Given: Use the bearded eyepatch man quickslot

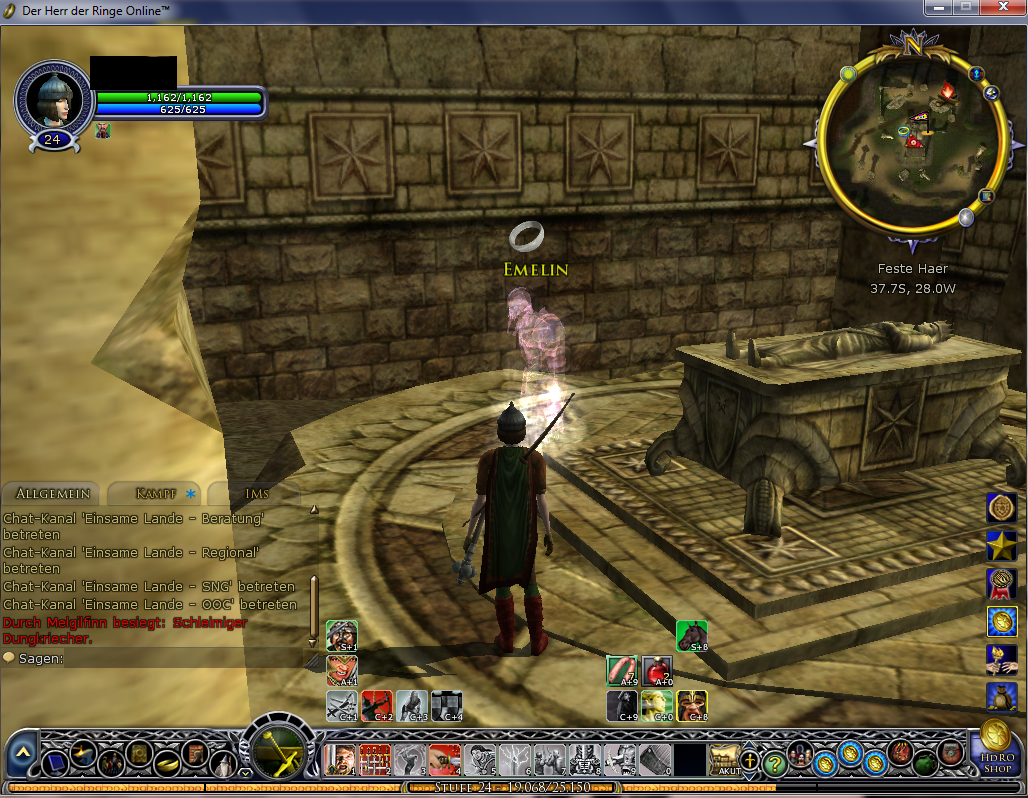Looking at the screenshot, I should (x=341, y=635).
